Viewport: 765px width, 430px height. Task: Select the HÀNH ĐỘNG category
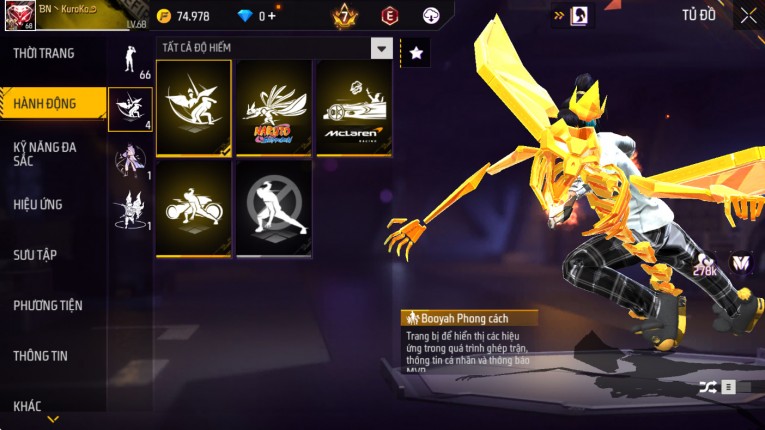[x=45, y=103]
